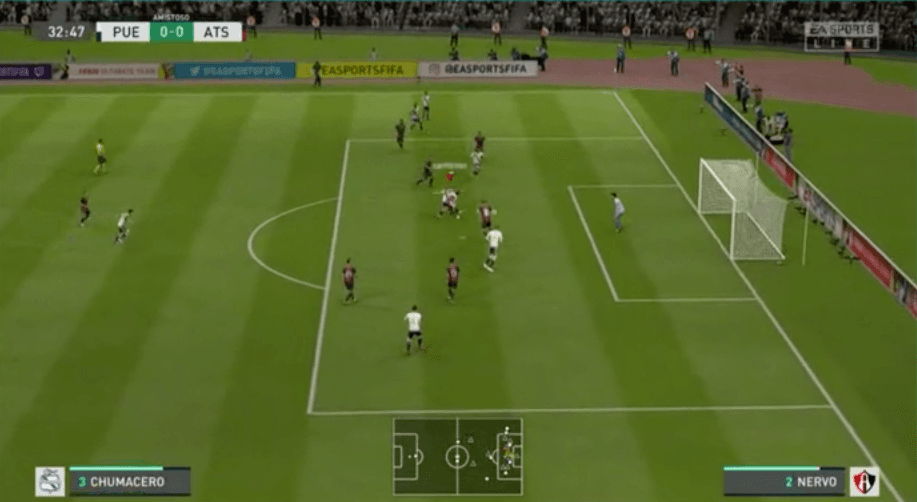This screenshot has width=917, height=502.
Task: Select the Puebla club crest icon
Action: pos(50,481)
